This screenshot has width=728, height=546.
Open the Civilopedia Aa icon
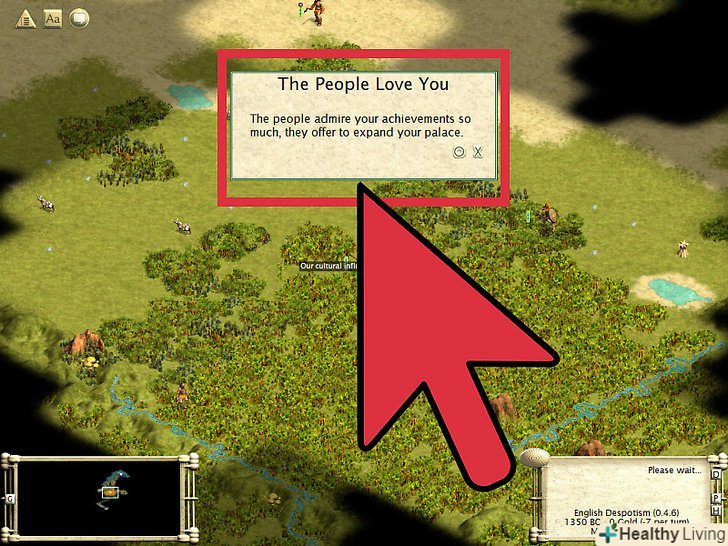pyautogui.click(x=53, y=17)
